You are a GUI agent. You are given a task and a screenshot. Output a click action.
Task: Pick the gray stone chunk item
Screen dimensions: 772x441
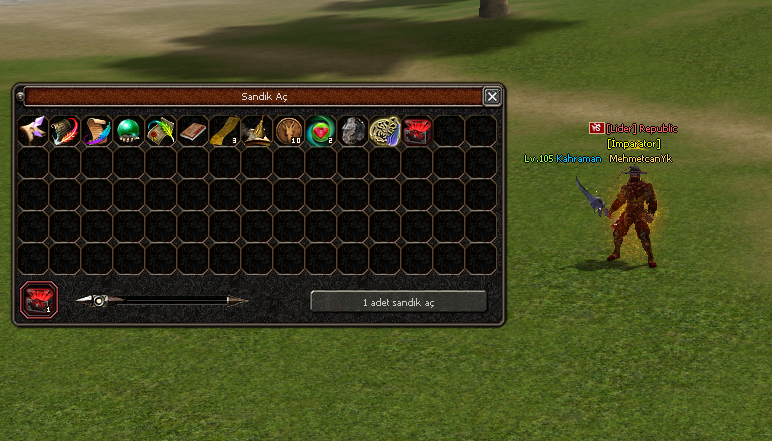[353, 131]
